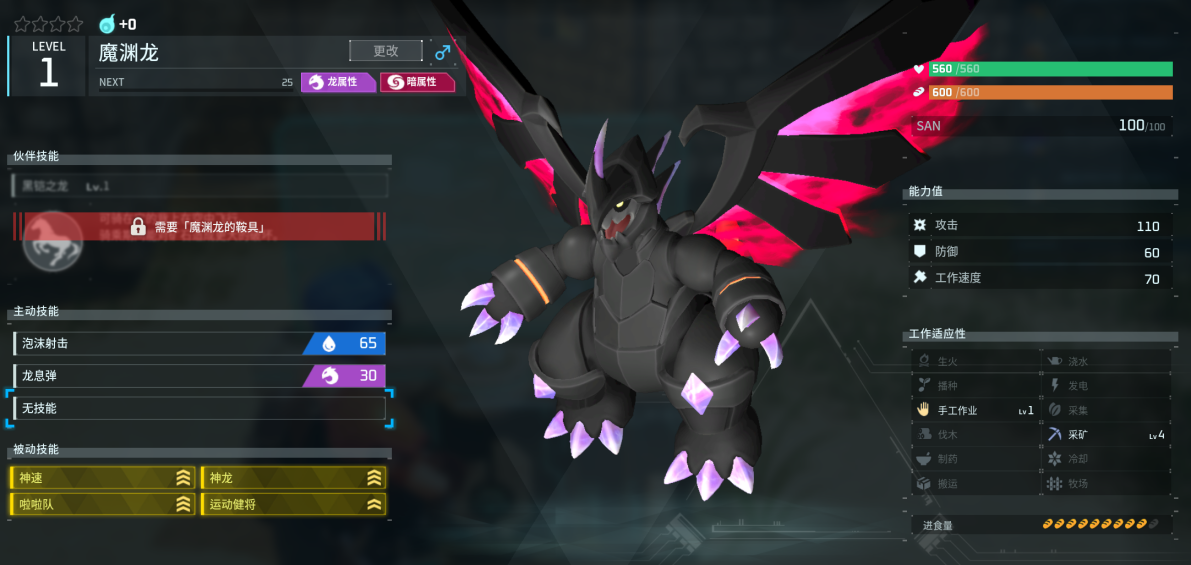Click the 龙属性 element tag

338,82
